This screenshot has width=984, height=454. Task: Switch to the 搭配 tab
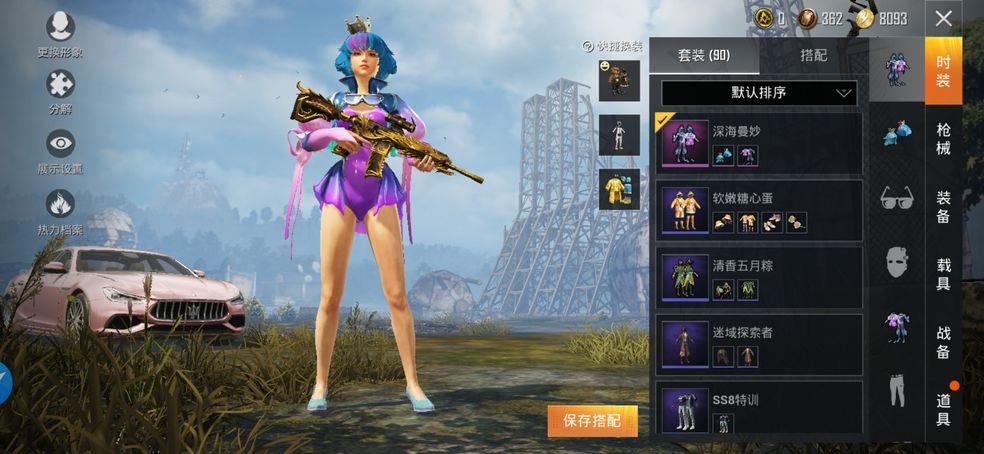point(814,56)
